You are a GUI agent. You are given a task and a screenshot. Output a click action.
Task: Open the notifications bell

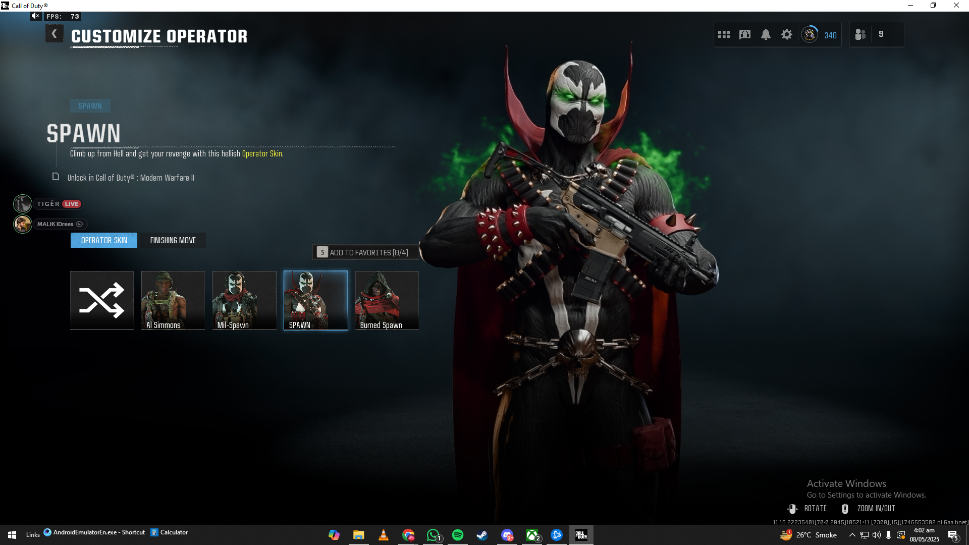(766, 35)
